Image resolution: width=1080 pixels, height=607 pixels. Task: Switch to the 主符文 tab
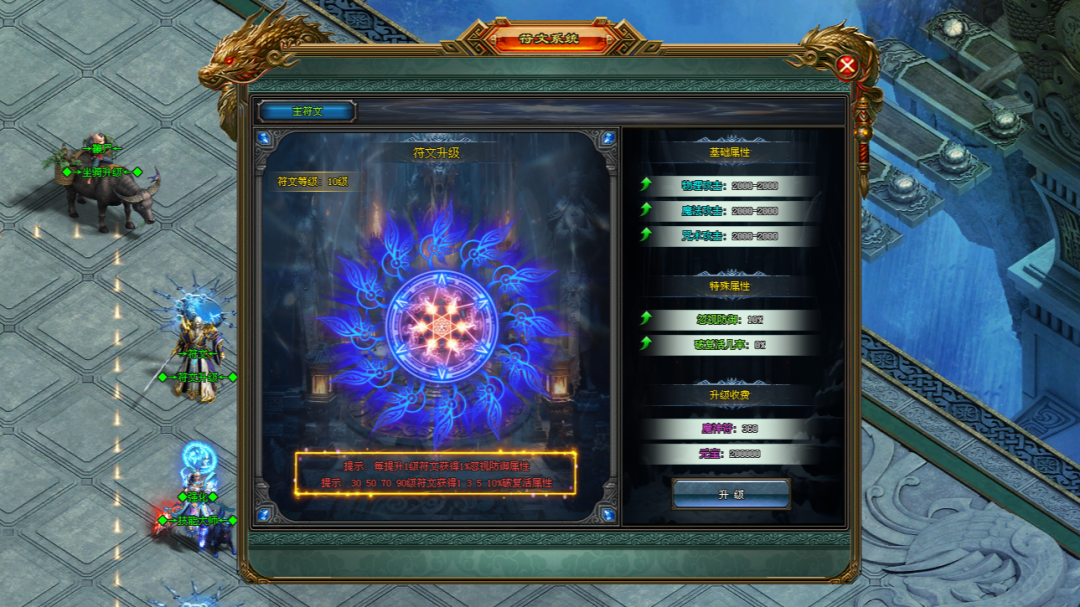(x=307, y=111)
